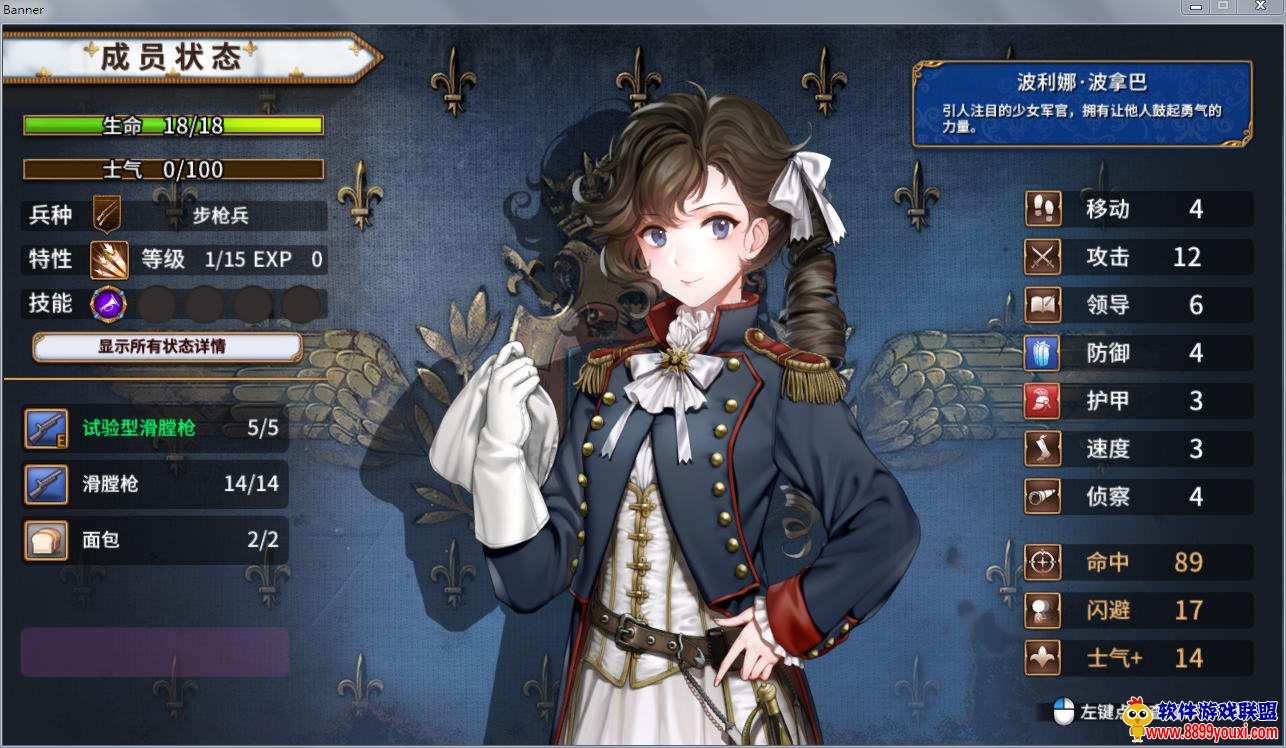
Task: Select the 速度 speed stat row
Action: (1138, 449)
